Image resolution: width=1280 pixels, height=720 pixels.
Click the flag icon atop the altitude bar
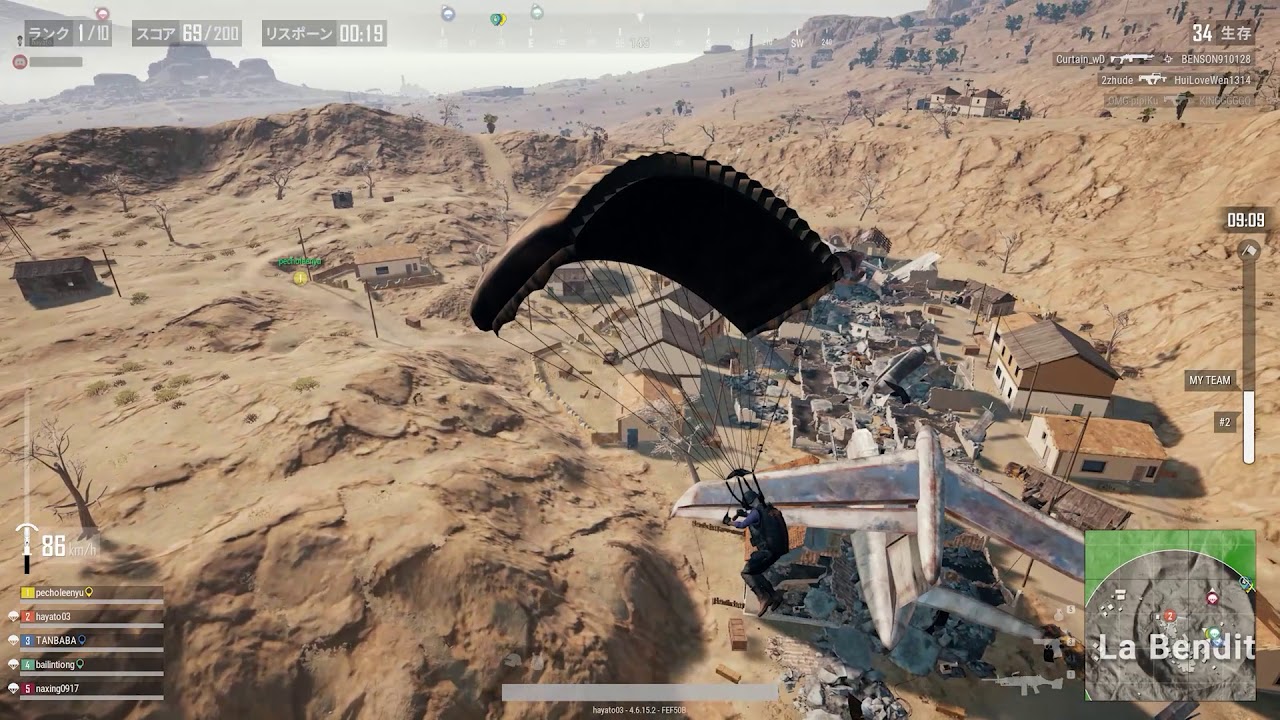(1250, 251)
